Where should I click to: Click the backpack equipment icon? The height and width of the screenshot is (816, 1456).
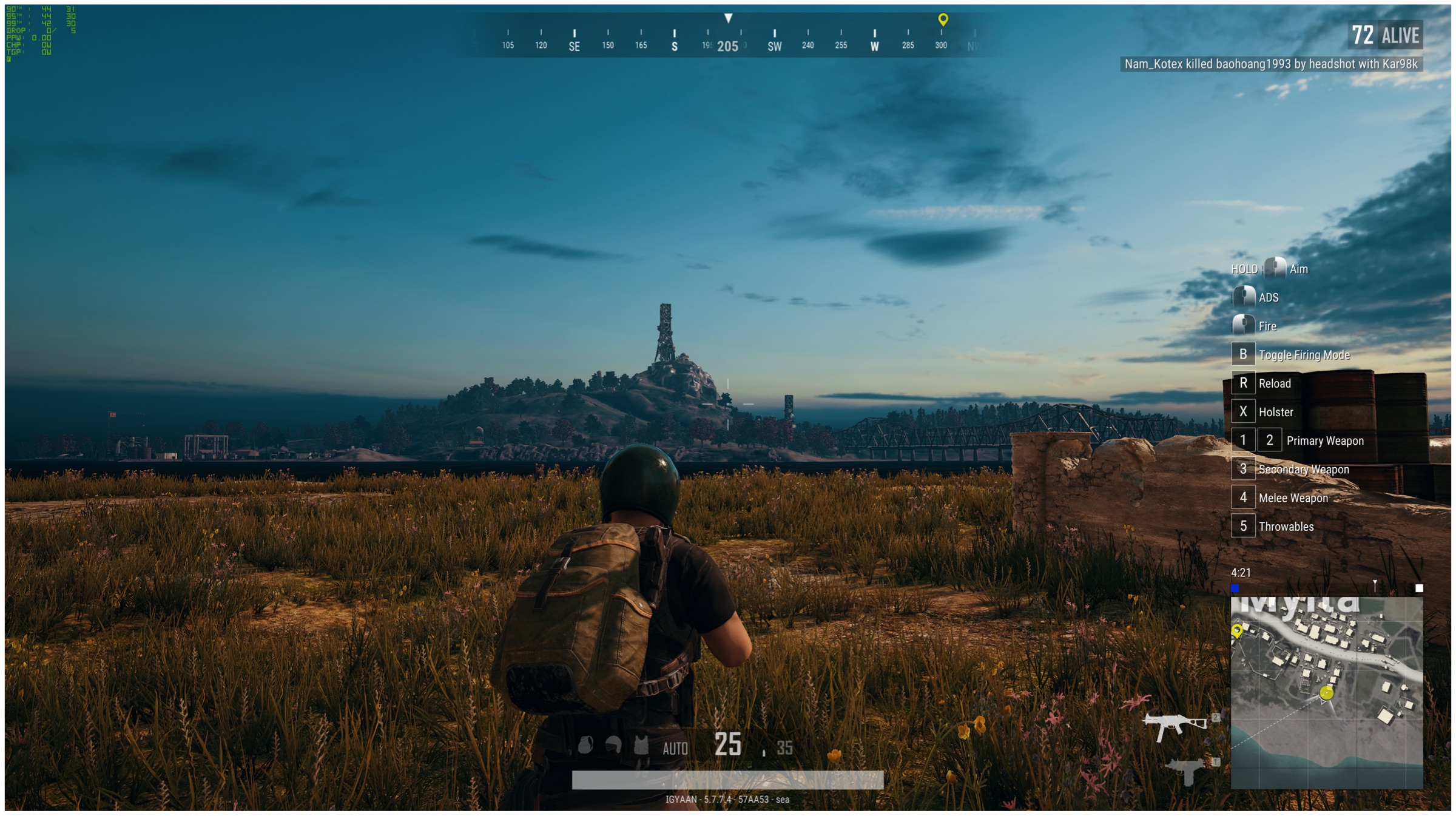click(x=585, y=745)
